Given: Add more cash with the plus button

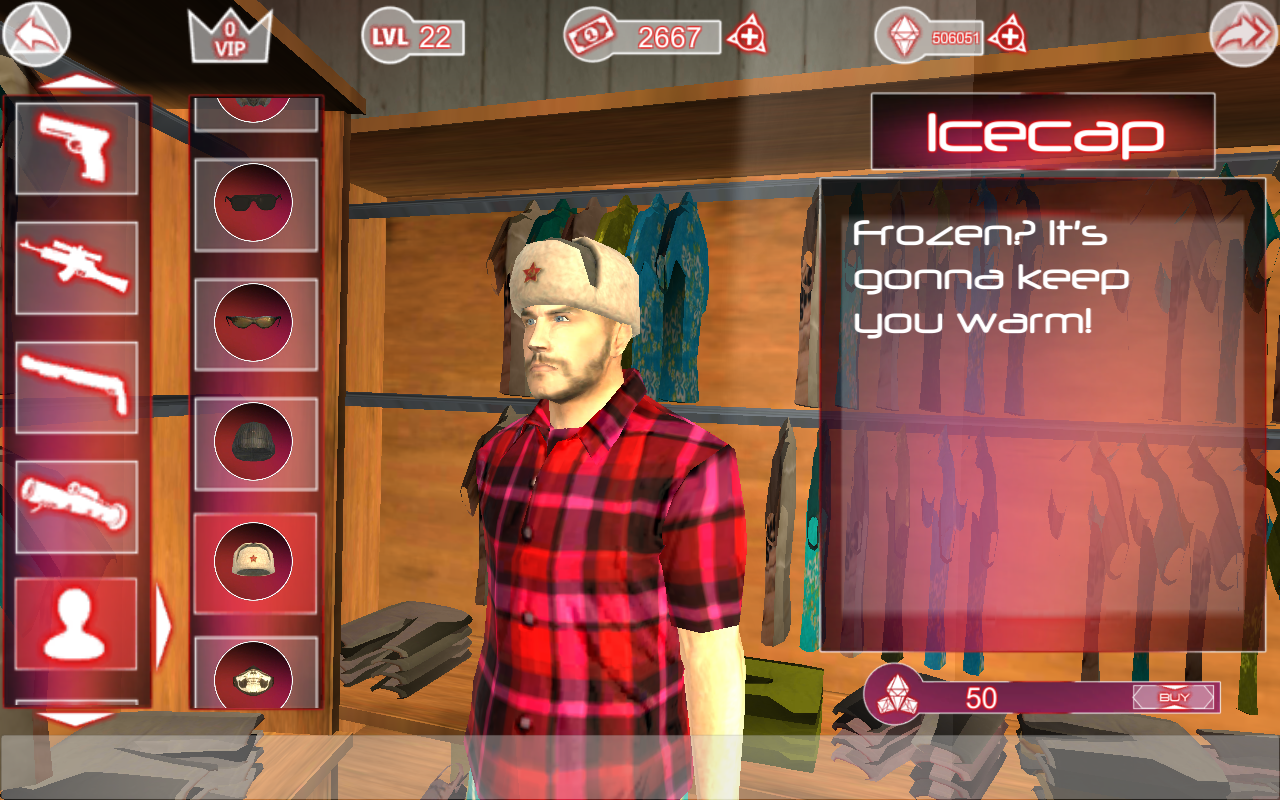Looking at the screenshot, I should [x=747, y=37].
